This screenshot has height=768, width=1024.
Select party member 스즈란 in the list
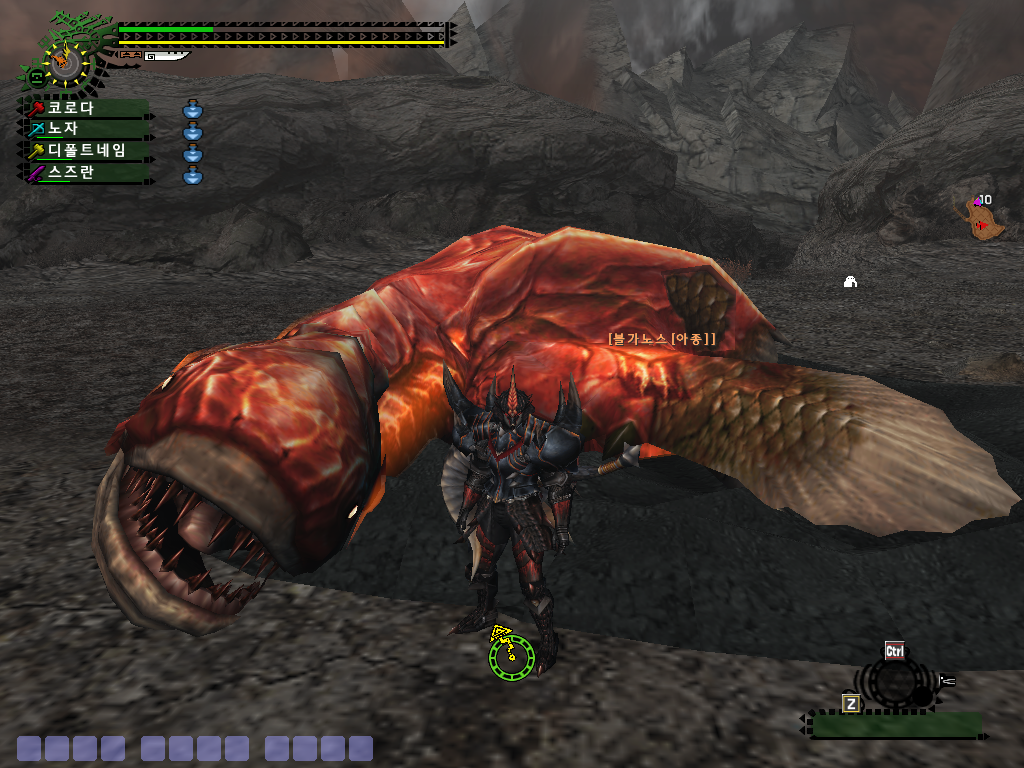coord(85,172)
